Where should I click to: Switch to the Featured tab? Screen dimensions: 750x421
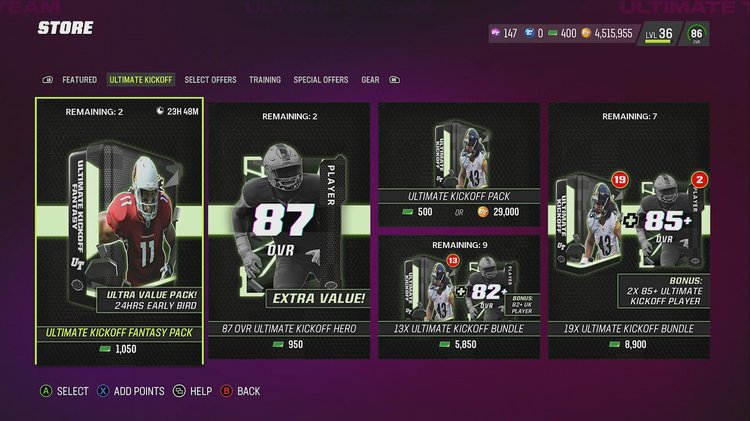pos(80,80)
